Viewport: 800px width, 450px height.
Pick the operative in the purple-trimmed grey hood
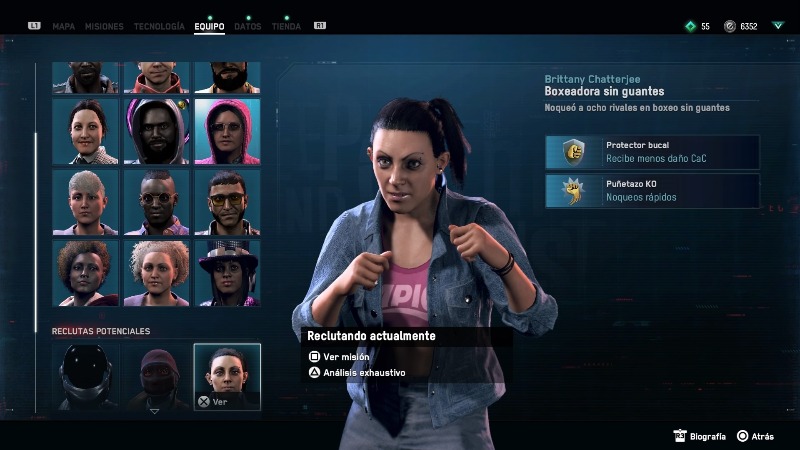pyautogui.click(x=157, y=131)
